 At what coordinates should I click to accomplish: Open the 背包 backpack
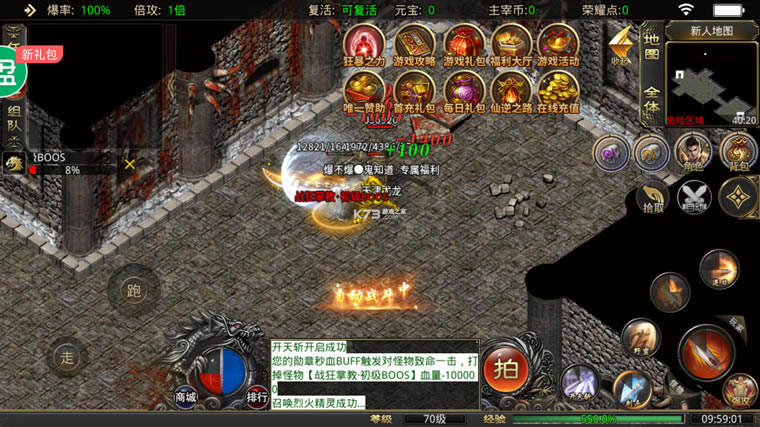tap(739, 153)
